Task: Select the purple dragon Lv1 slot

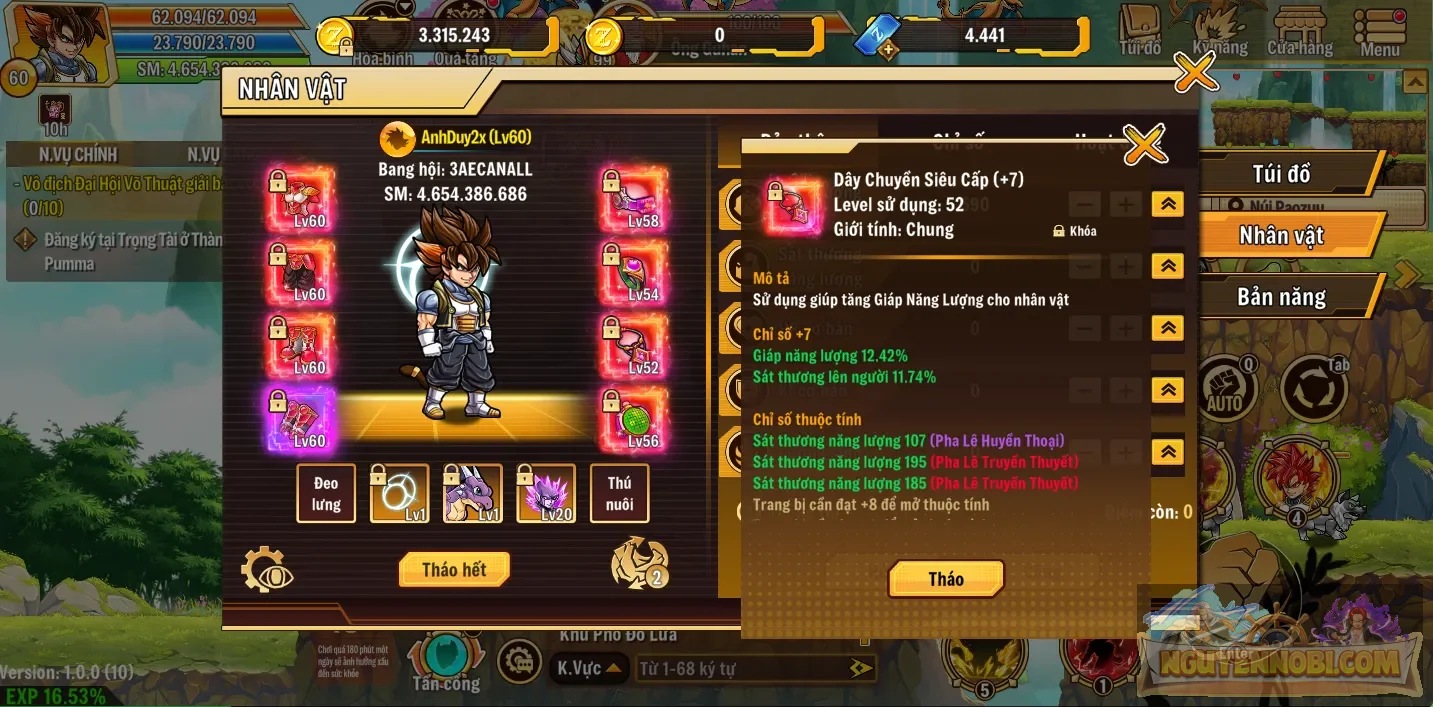Action: [x=473, y=493]
